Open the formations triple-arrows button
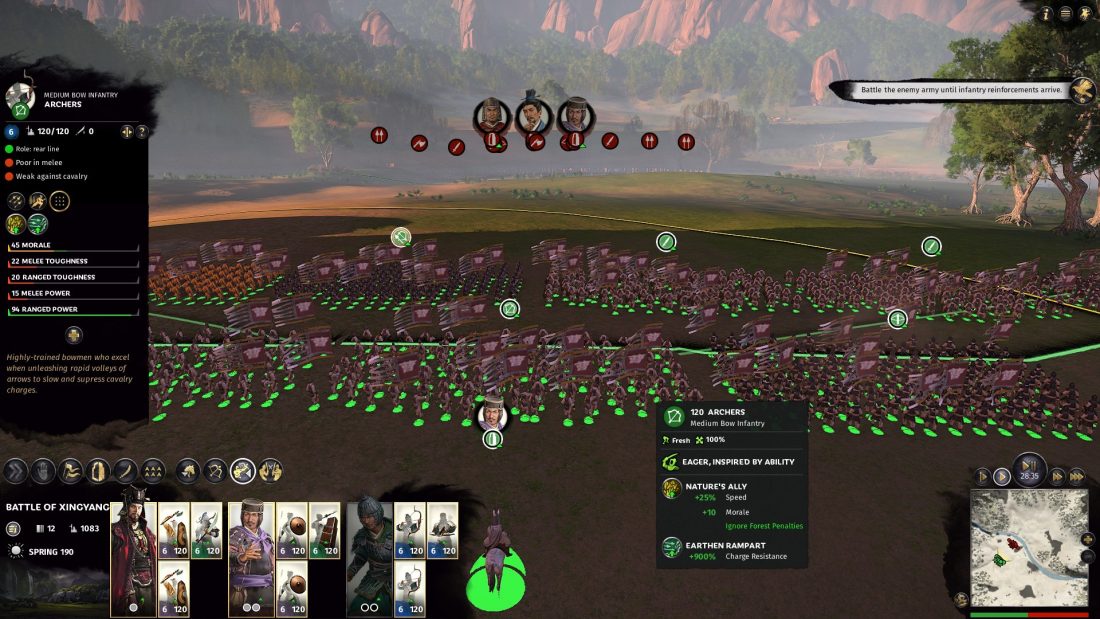The width and height of the screenshot is (1100, 619). pyautogui.click(x=152, y=471)
